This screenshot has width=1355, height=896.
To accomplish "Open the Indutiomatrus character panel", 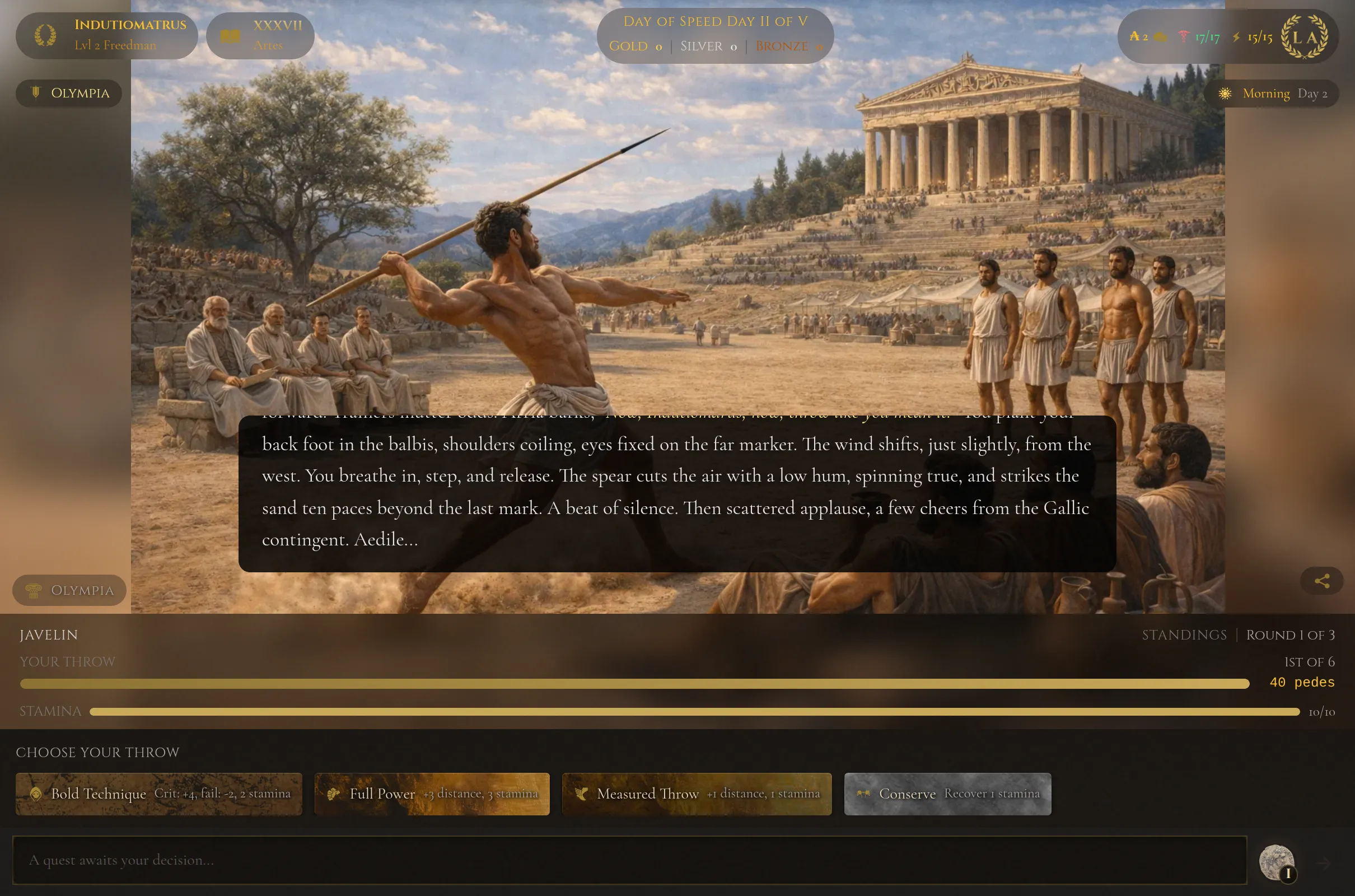I will [x=107, y=35].
